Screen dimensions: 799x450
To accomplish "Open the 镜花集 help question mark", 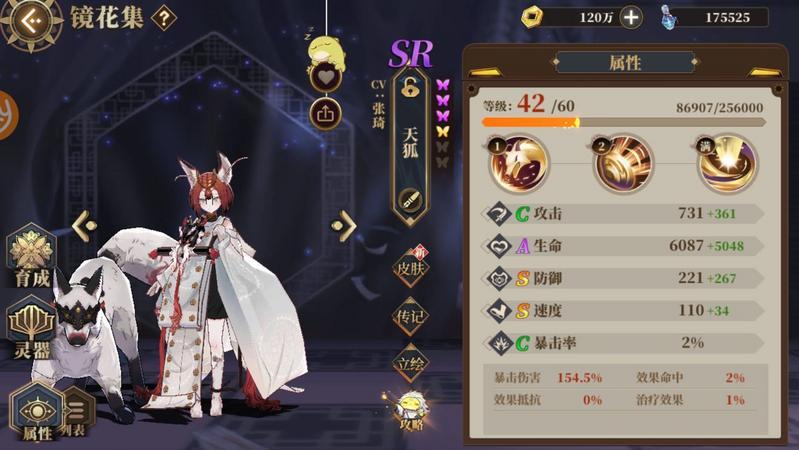I will (x=163, y=18).
